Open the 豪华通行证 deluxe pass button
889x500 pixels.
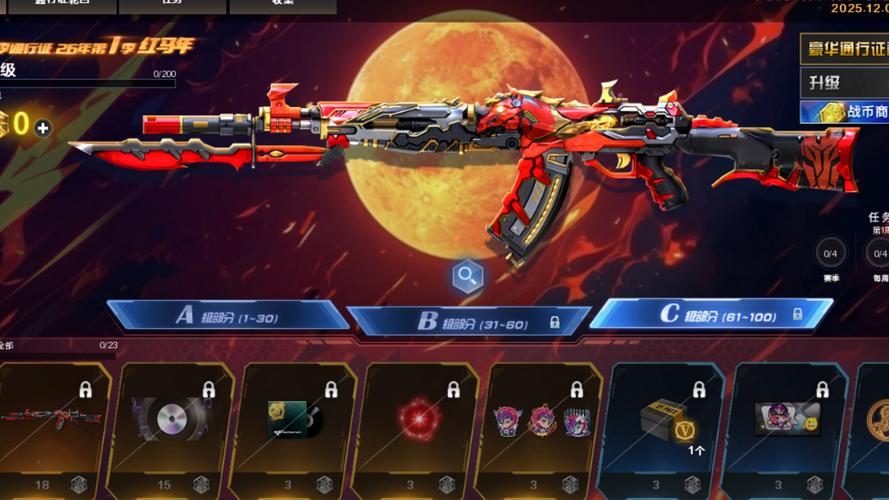[x=845, y=50]
